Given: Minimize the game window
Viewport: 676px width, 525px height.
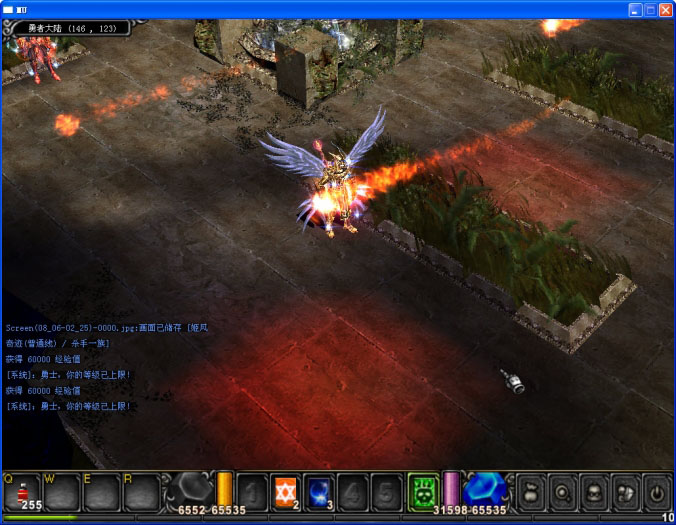Looking at the screenshot, I should click(x=635, y=9).
